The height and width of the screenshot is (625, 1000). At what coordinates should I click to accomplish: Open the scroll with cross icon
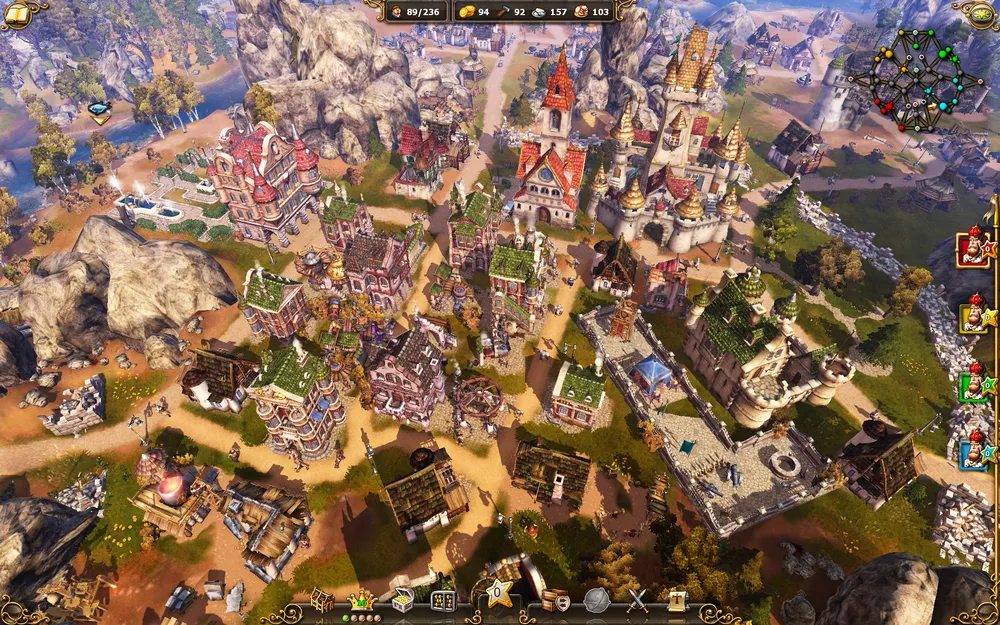677,600
